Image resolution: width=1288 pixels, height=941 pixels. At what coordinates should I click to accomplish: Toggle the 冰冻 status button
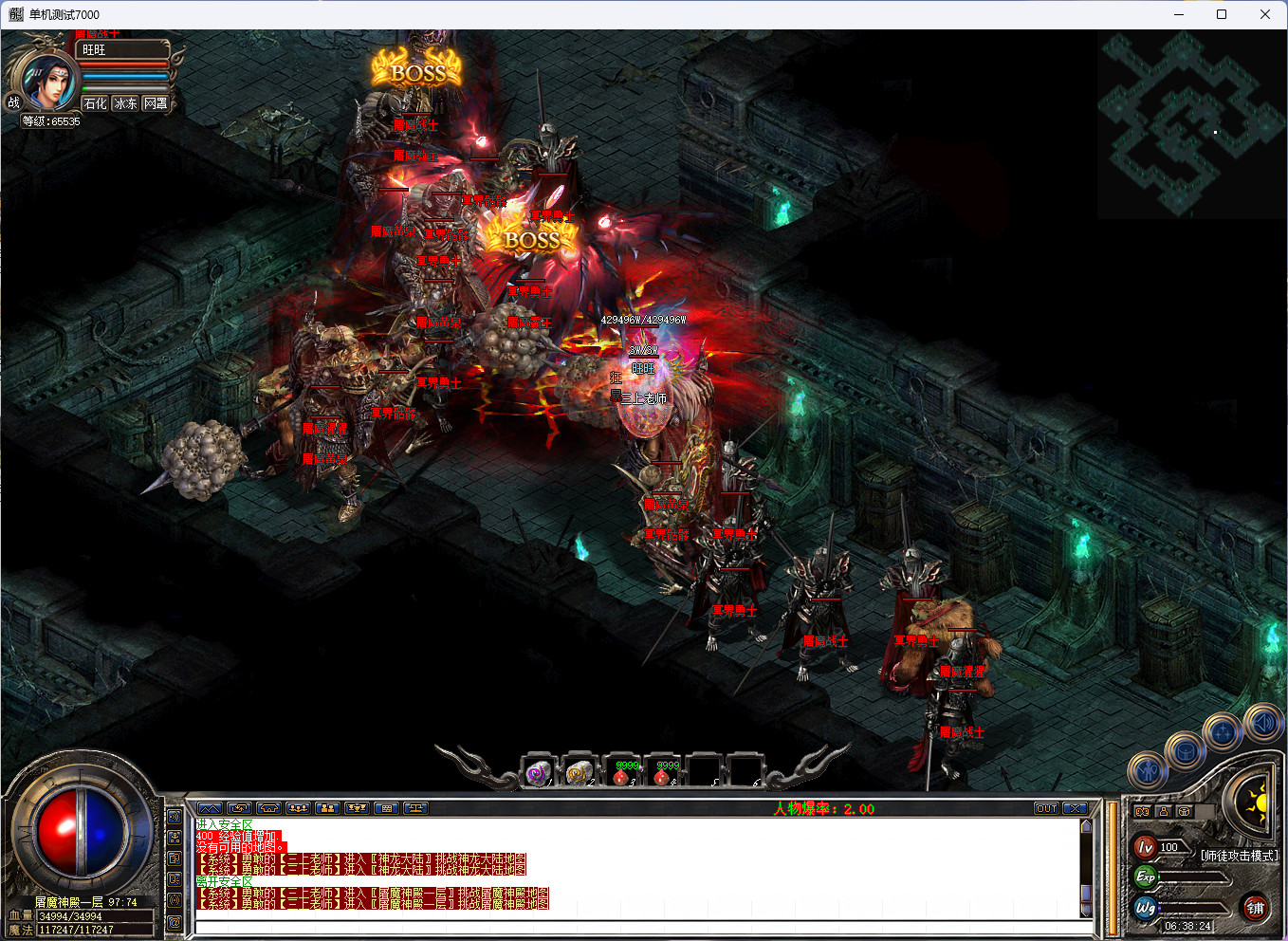coord(125,103)
